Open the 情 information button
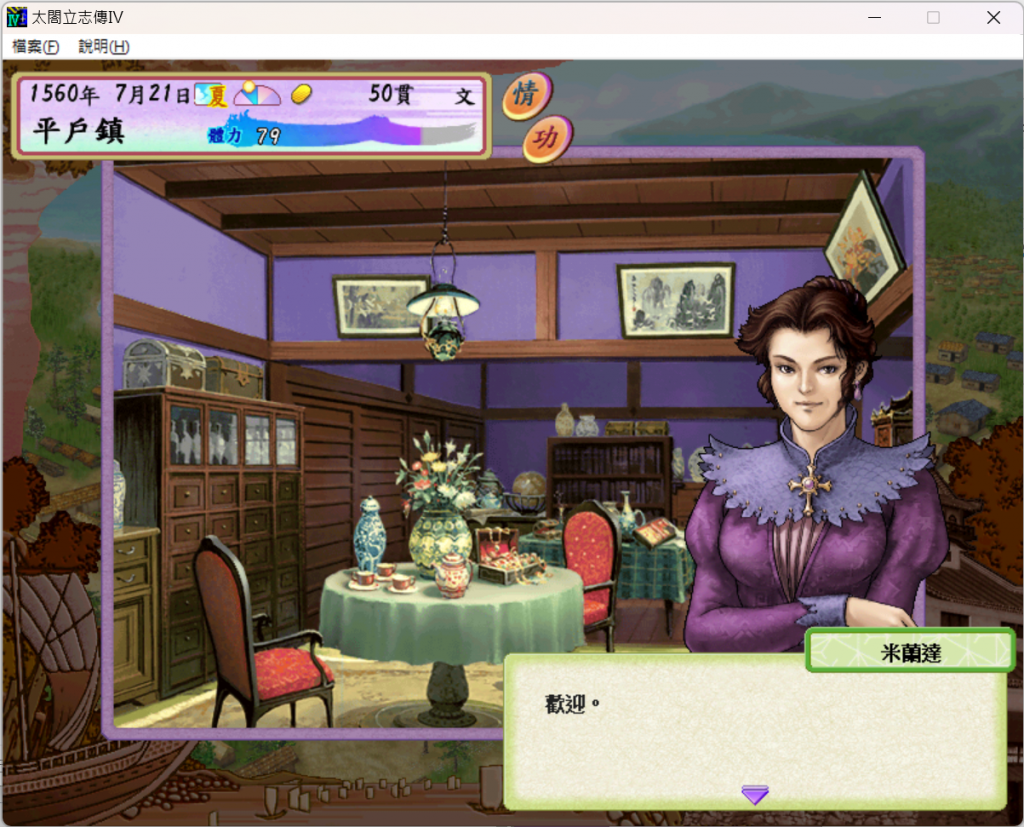 (526, 95)
